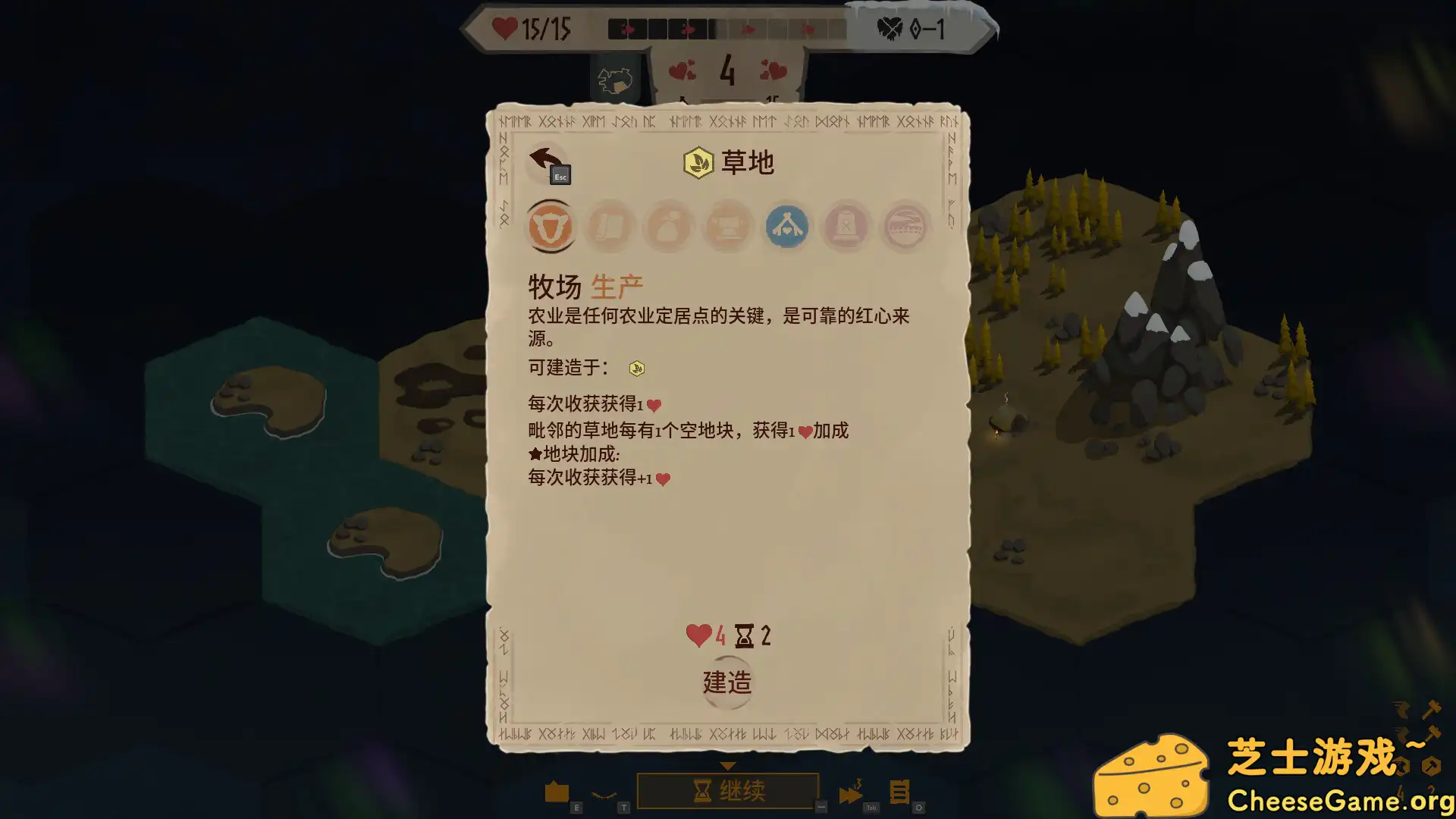Select the longhouse category icon
Image resolution: width=1456 pixels, height=819 pixels.
point(905,226)
